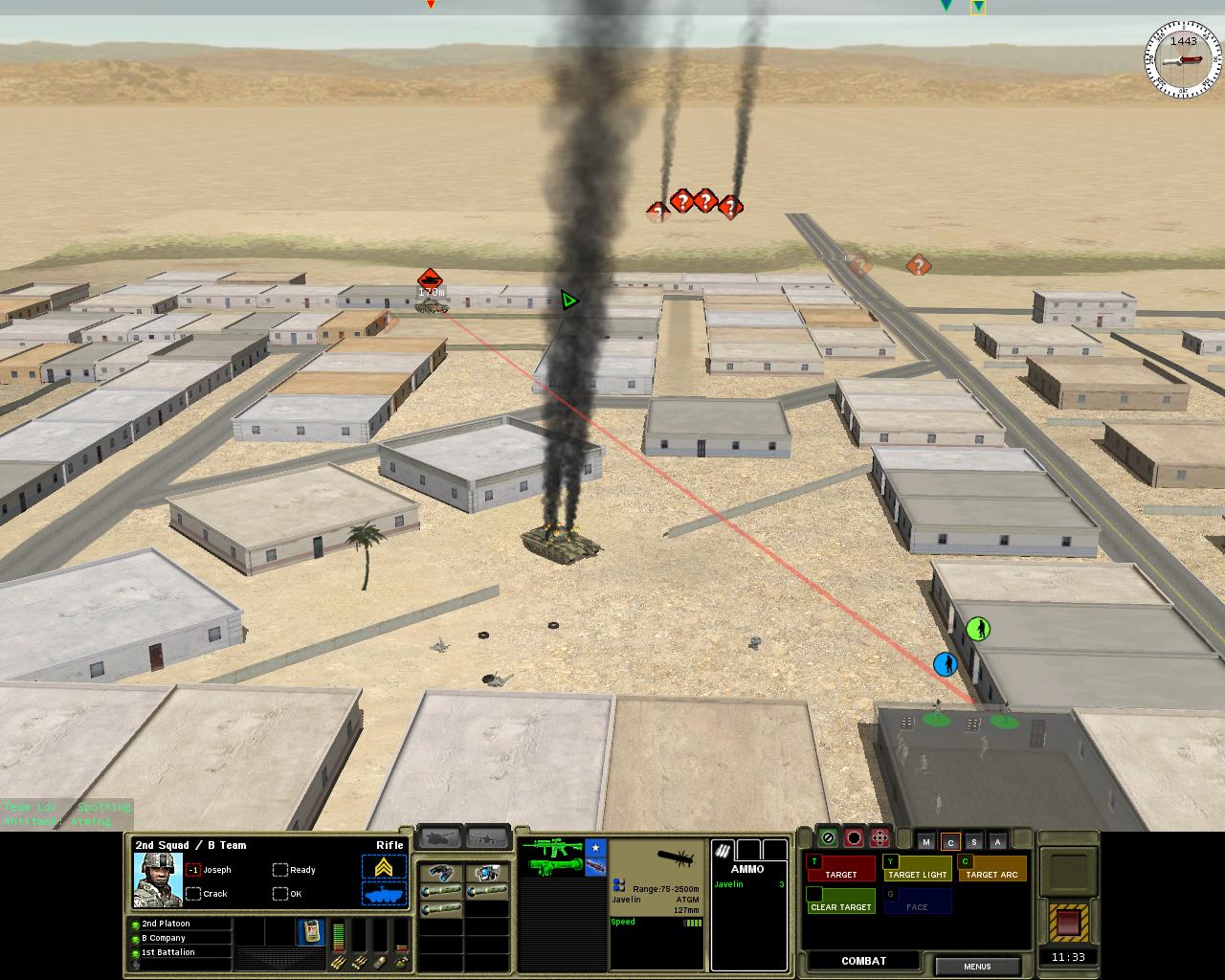1225x980 pixels.
Task: Open the air support panel
Action: [487, 837]
